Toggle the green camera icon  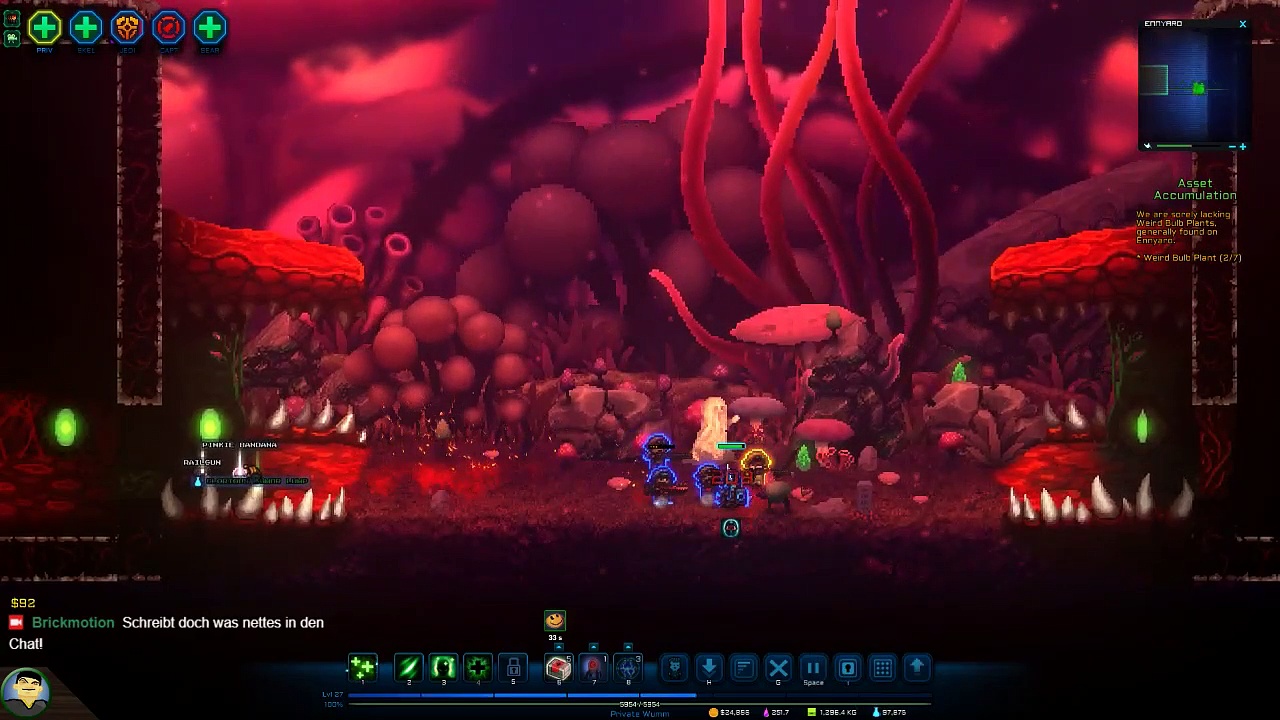pos(12,38)
